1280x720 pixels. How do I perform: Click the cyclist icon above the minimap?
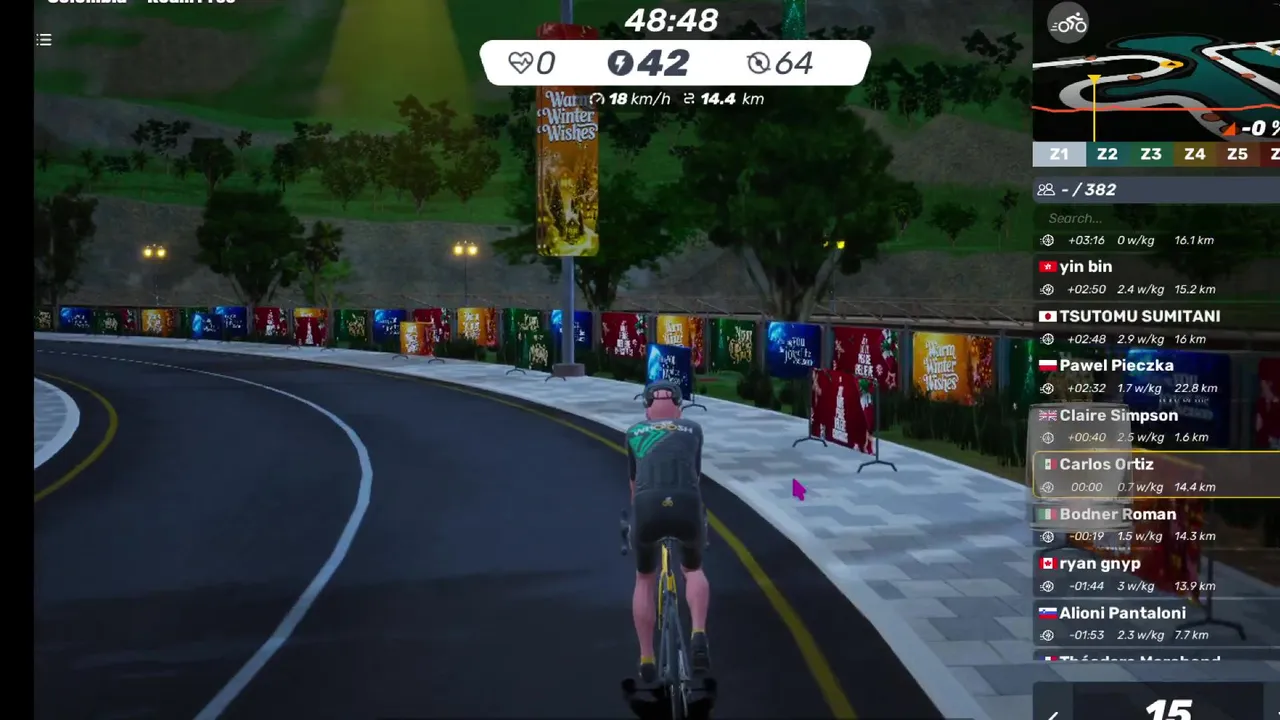(x=1069, y=23)
